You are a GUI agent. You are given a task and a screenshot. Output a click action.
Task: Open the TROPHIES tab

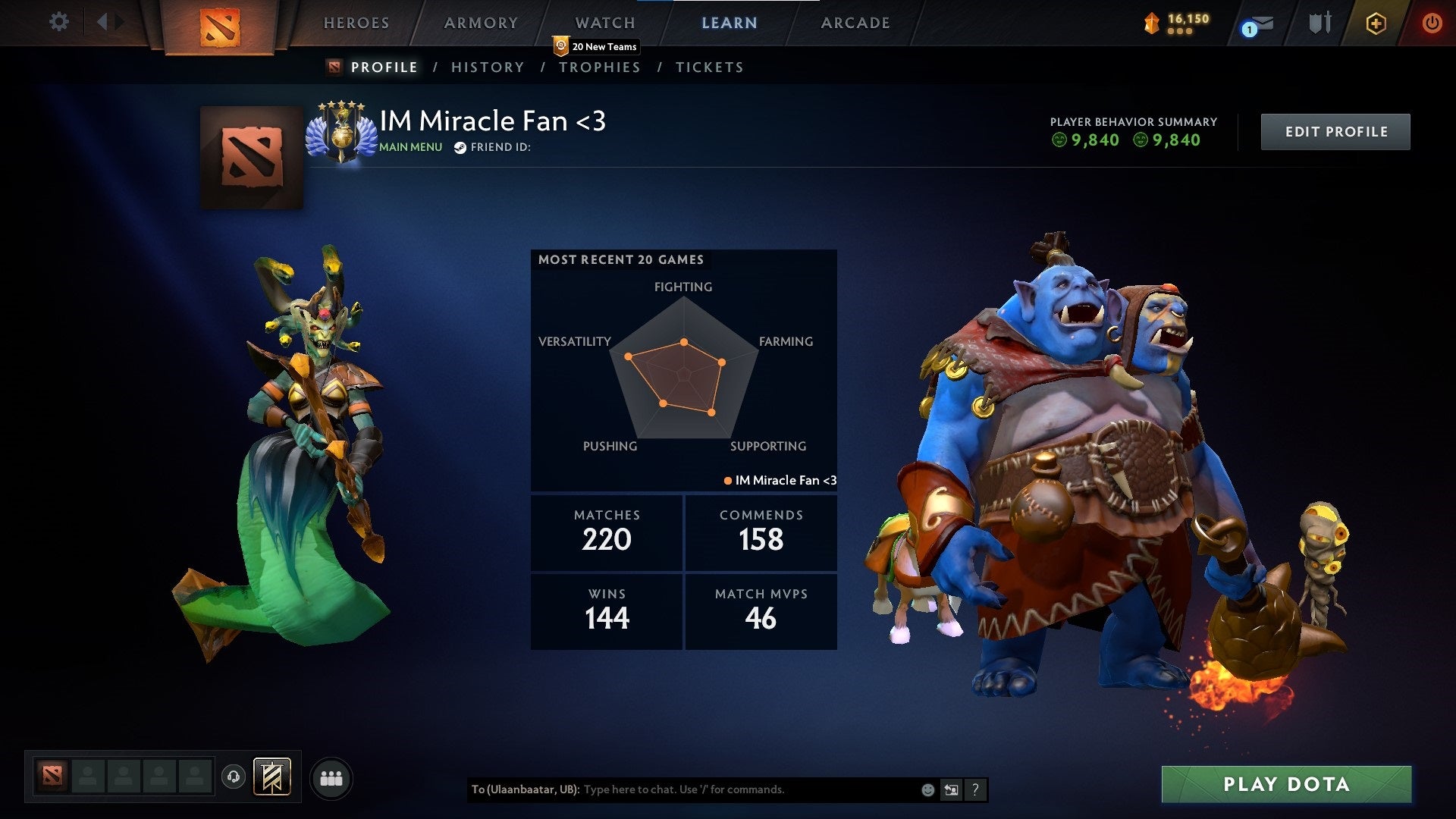(600, 67)
